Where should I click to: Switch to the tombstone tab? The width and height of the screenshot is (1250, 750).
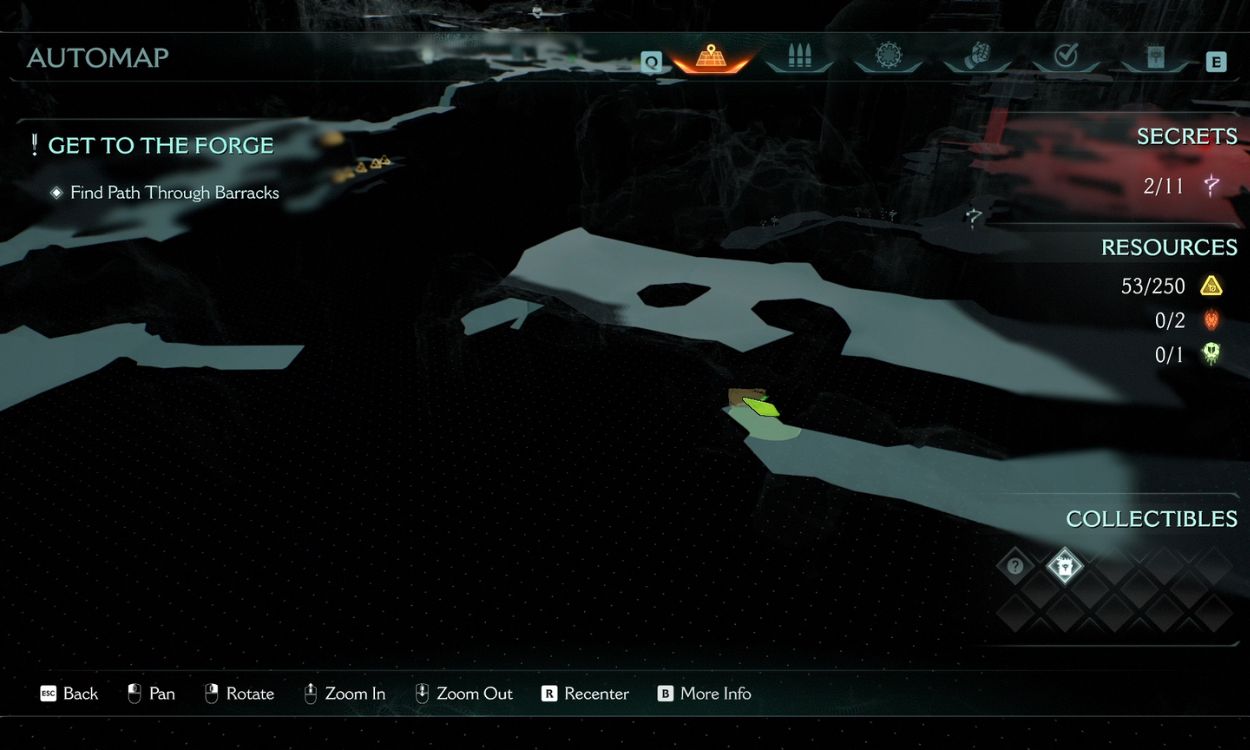click(x=1154, y=57)
